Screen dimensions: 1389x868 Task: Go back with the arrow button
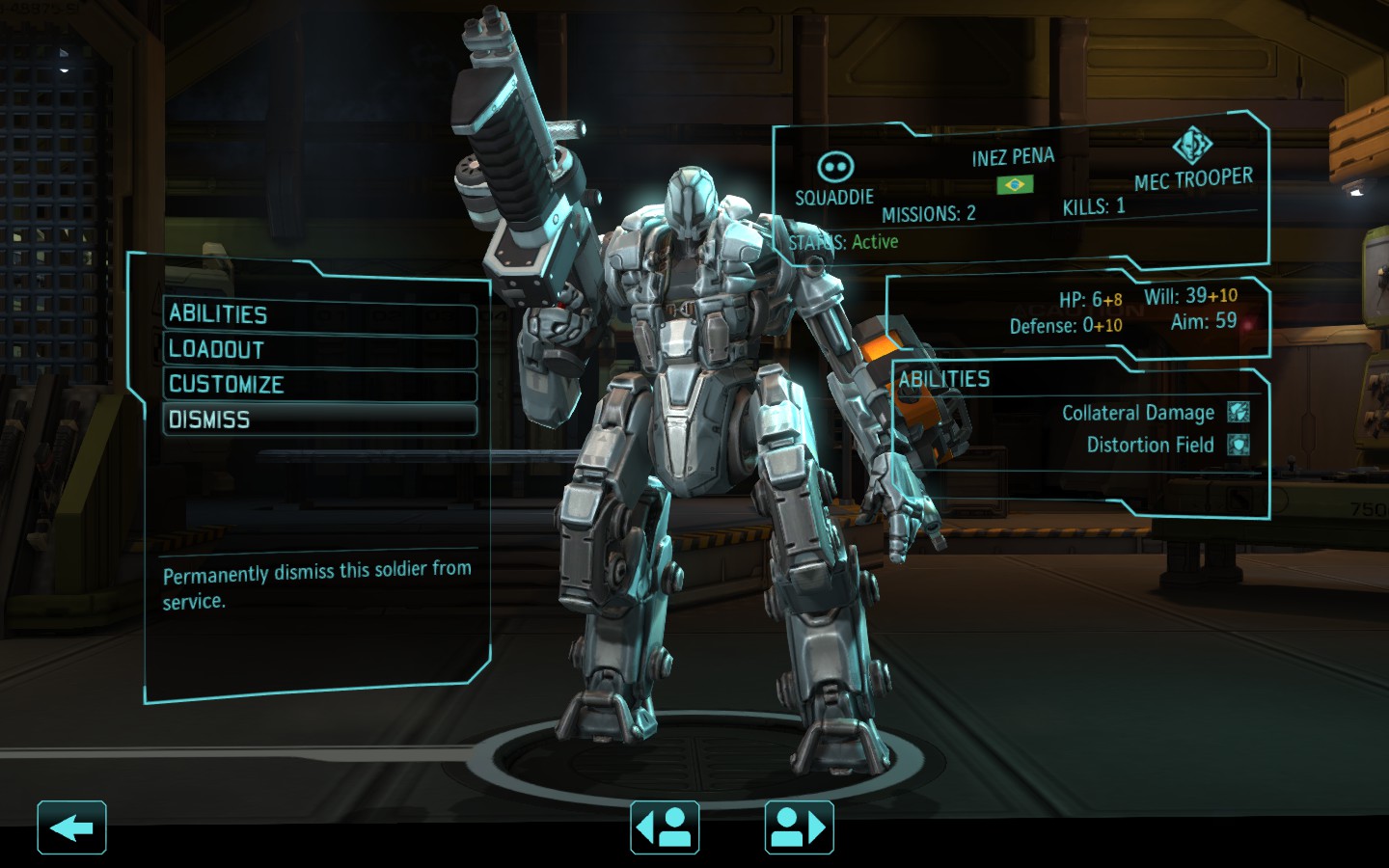71,827
